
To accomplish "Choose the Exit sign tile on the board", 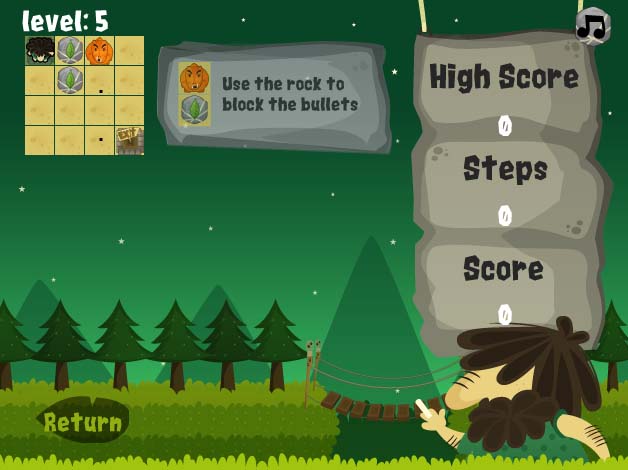I will click(129, 140).
